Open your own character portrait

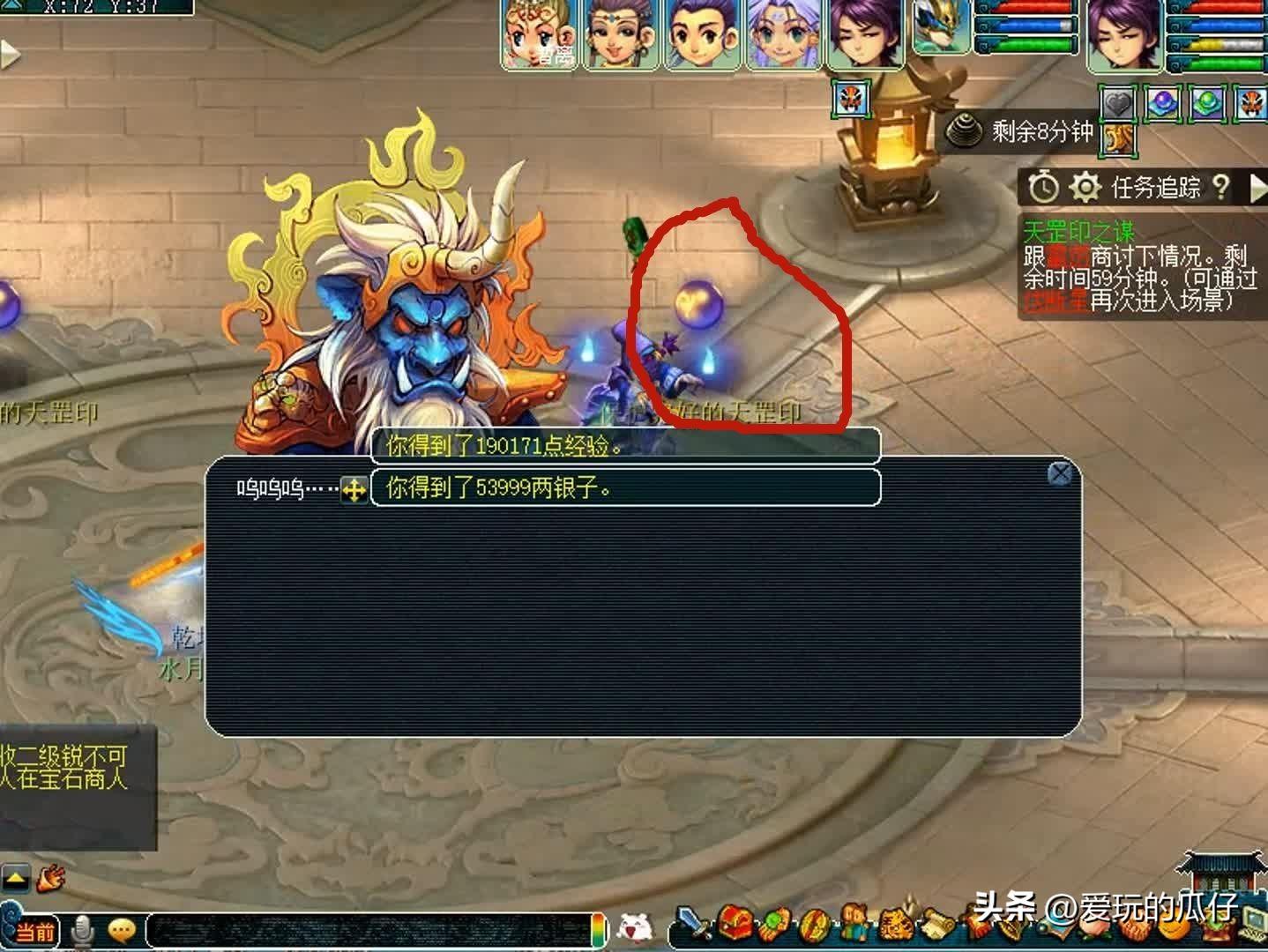(1123, 33)
